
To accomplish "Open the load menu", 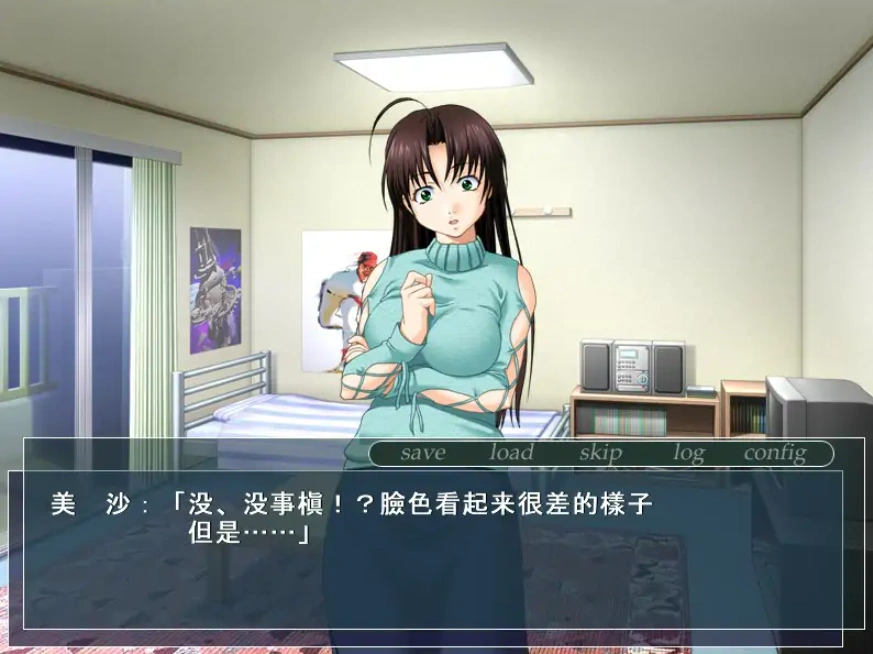I will (x=511, y=453).
